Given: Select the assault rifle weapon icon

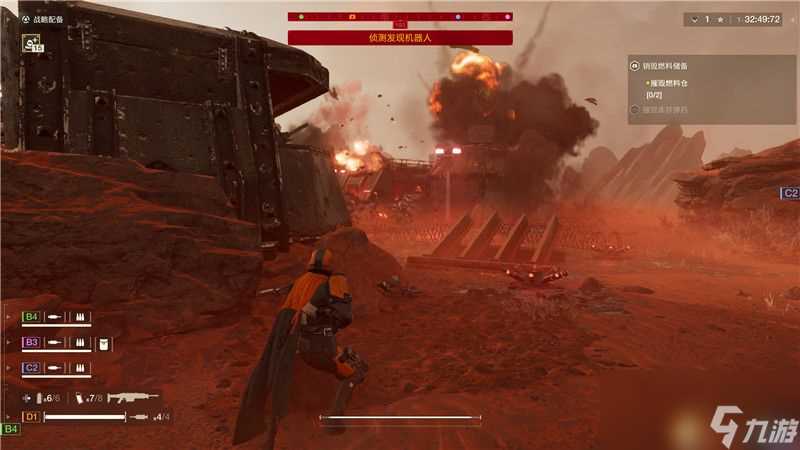Looking at the screenshot, I should click(133, 397).
